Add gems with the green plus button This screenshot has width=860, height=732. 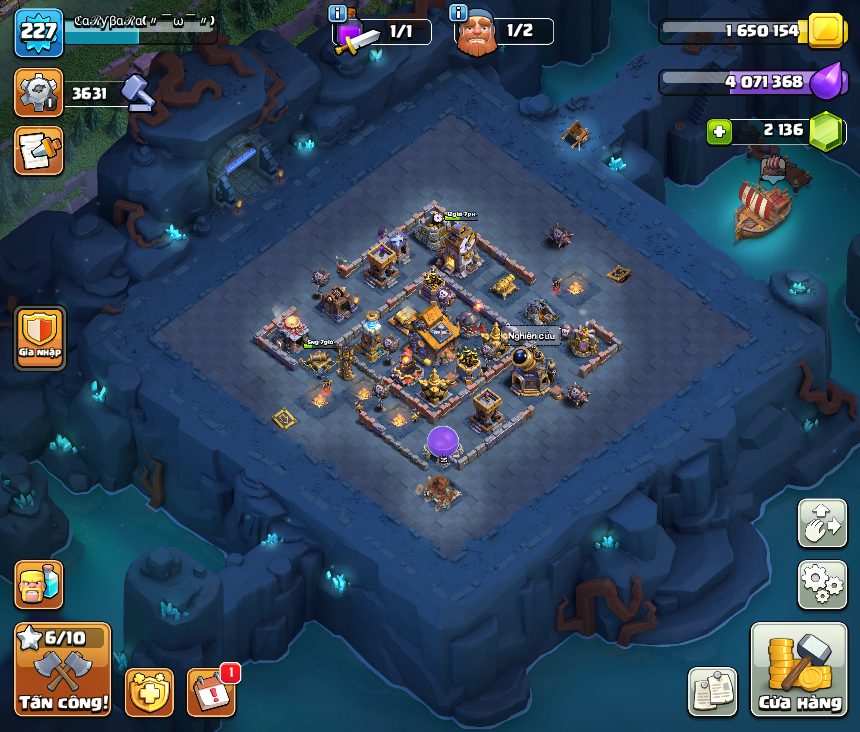point(717,131)
